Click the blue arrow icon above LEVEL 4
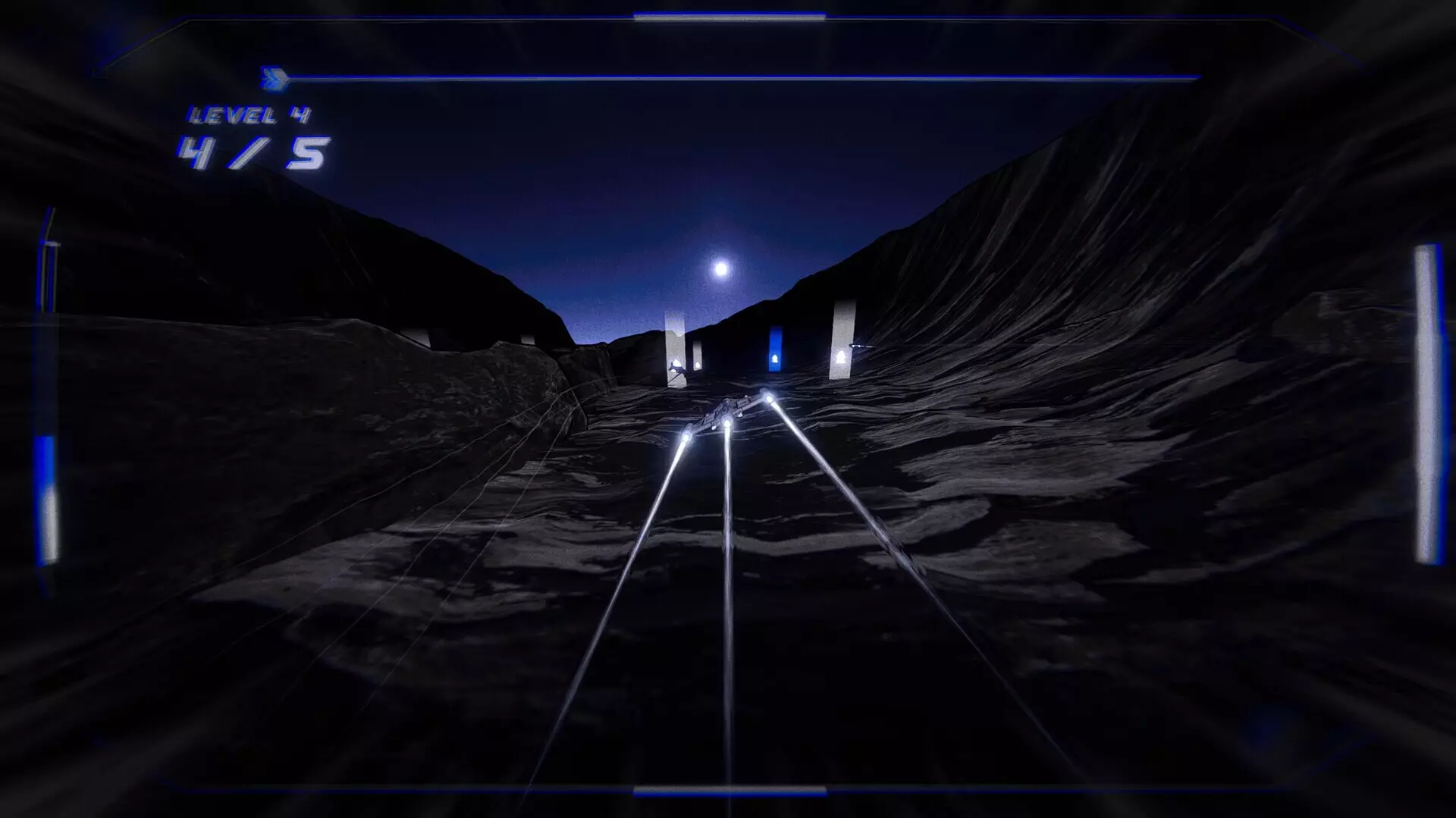 tap(272, 77)
